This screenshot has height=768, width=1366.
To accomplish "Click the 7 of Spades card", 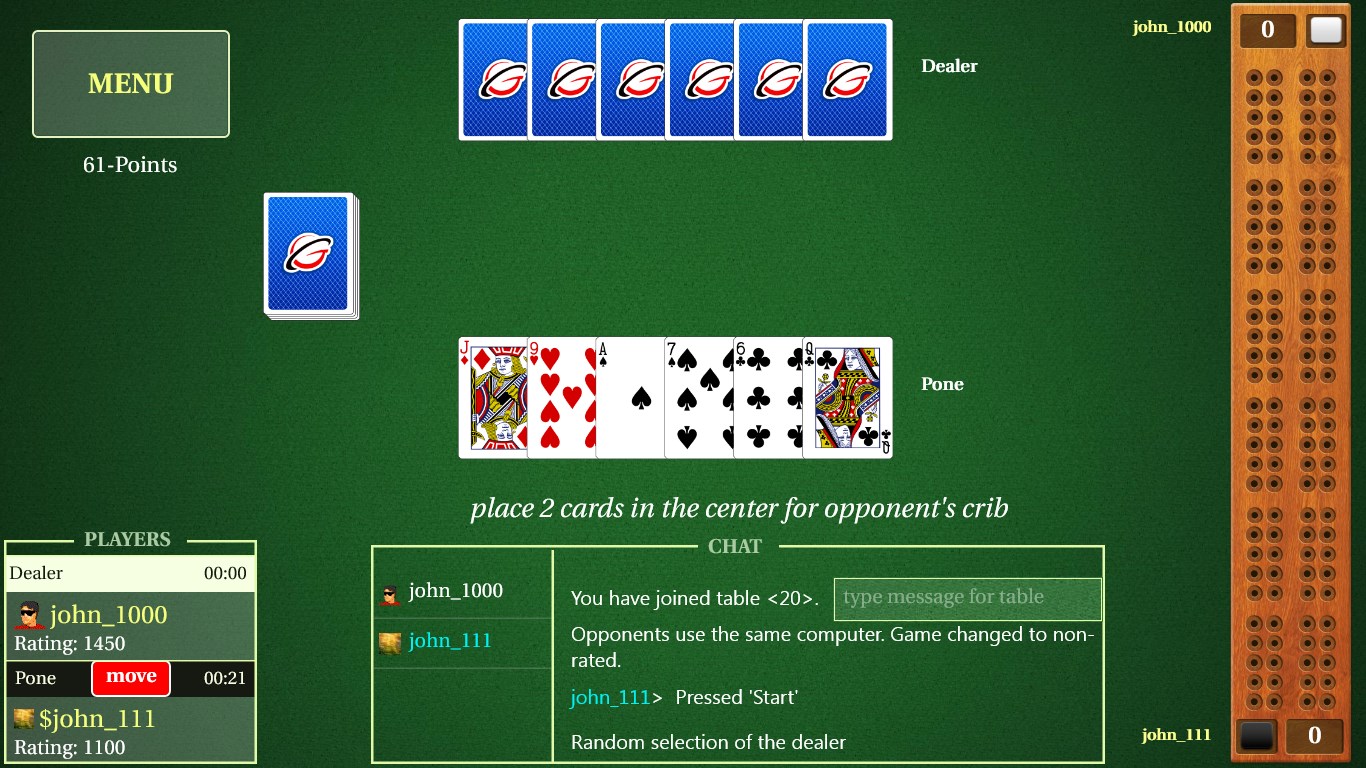I will pos(699,398).
